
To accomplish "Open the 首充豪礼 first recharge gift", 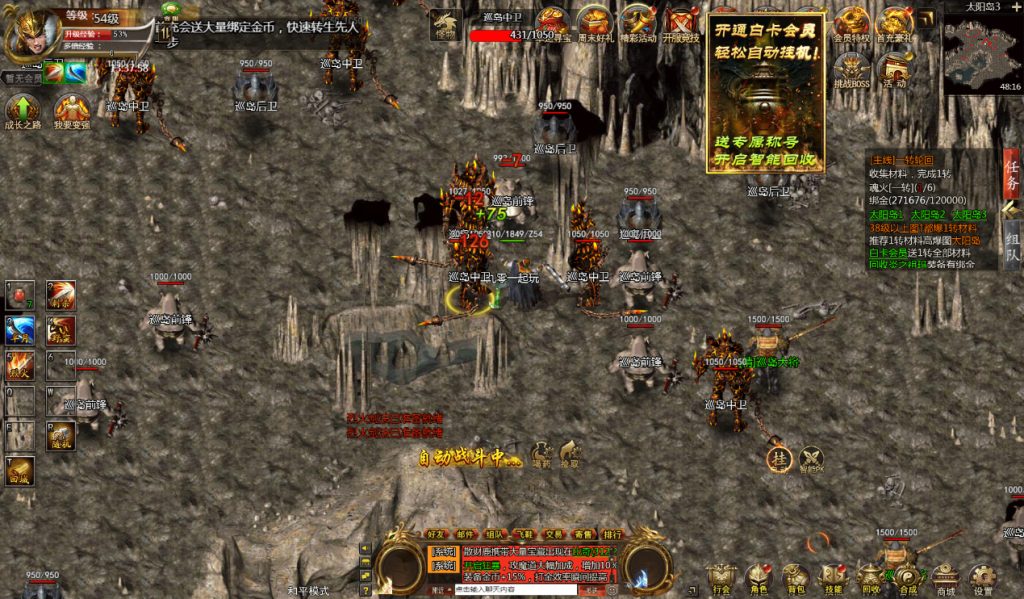I will pyautogui.click(x=894, y=21).
